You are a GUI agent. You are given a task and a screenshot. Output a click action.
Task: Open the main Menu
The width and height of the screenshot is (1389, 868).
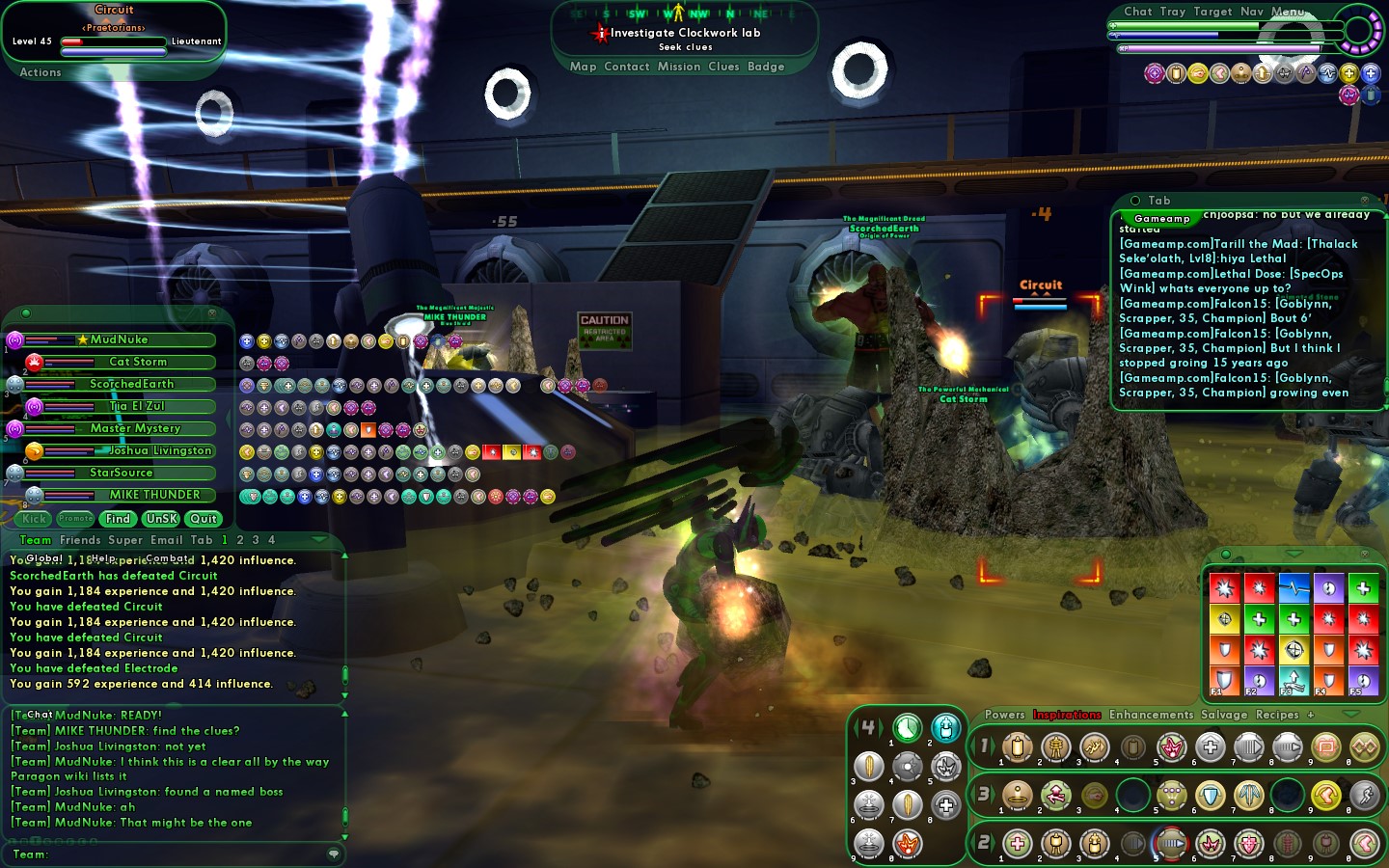(x=1288, y=12)
